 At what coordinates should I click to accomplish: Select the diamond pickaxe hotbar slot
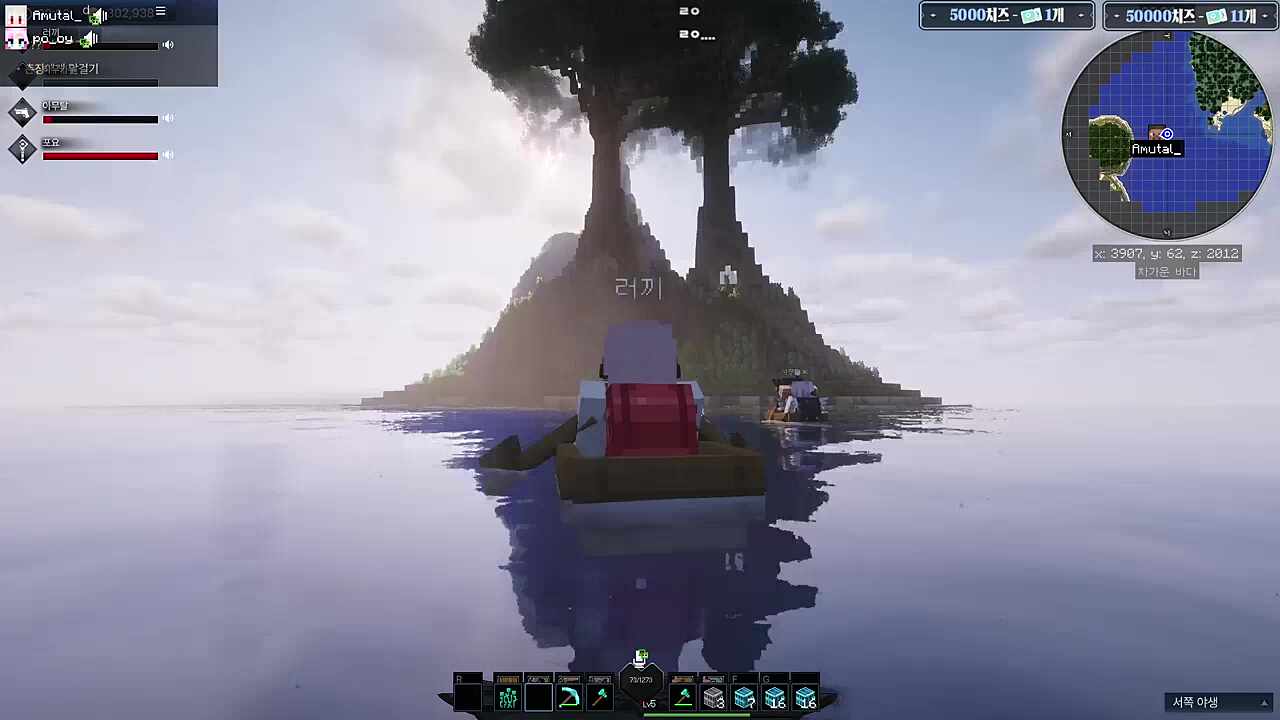click(569, 697)
